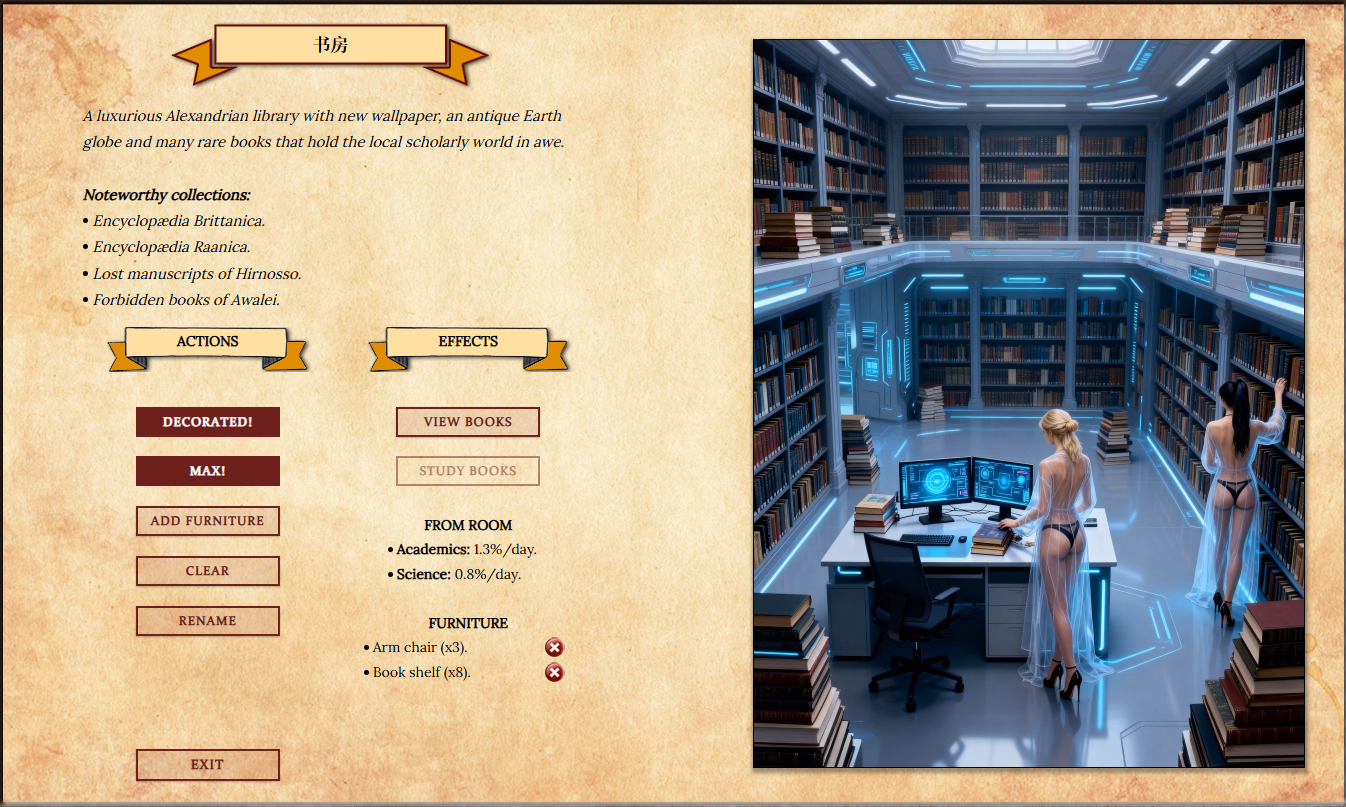Choose Study Books
1346x807 pixels.
point(468,471)
